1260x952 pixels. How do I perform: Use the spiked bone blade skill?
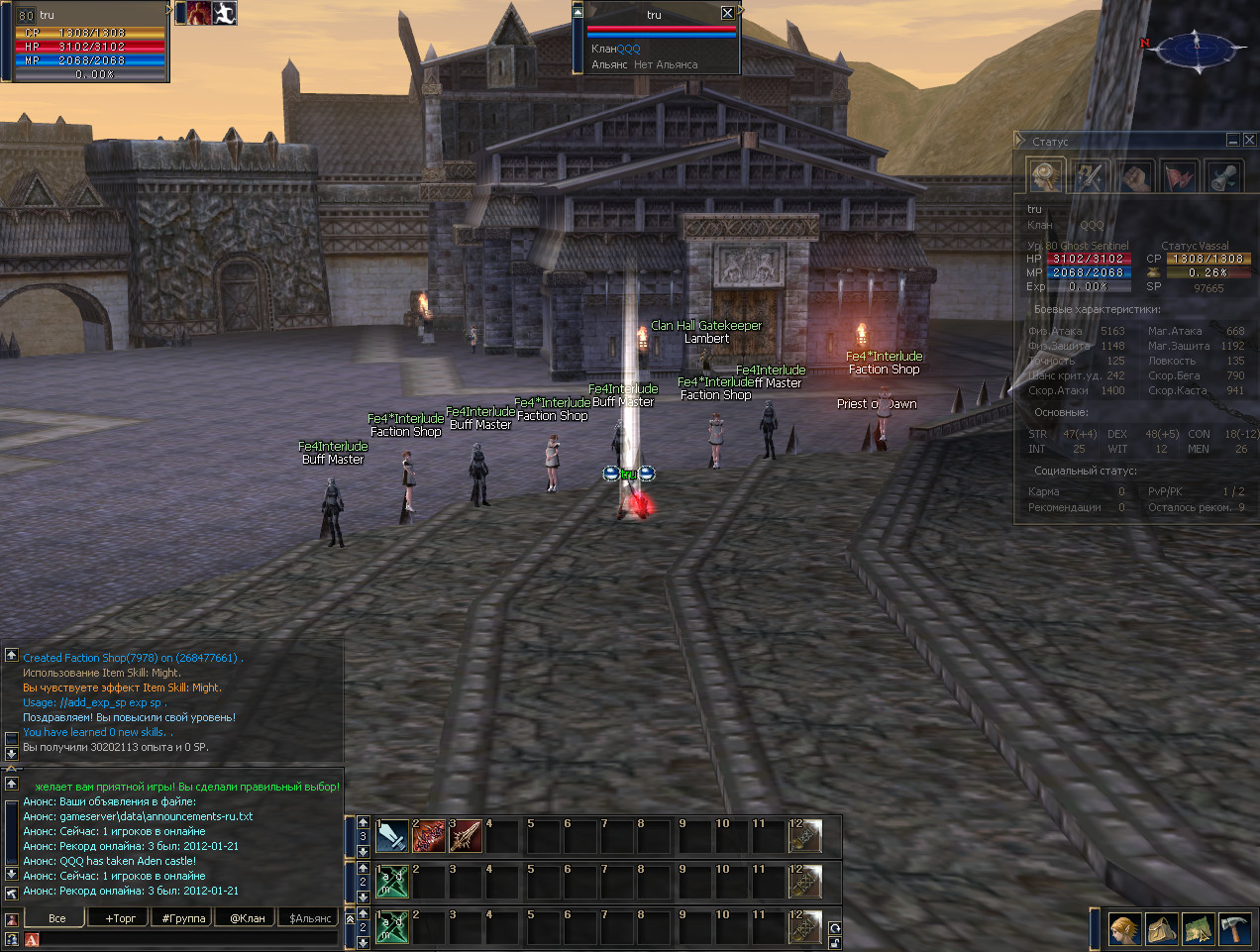click(x=466, y=836)
